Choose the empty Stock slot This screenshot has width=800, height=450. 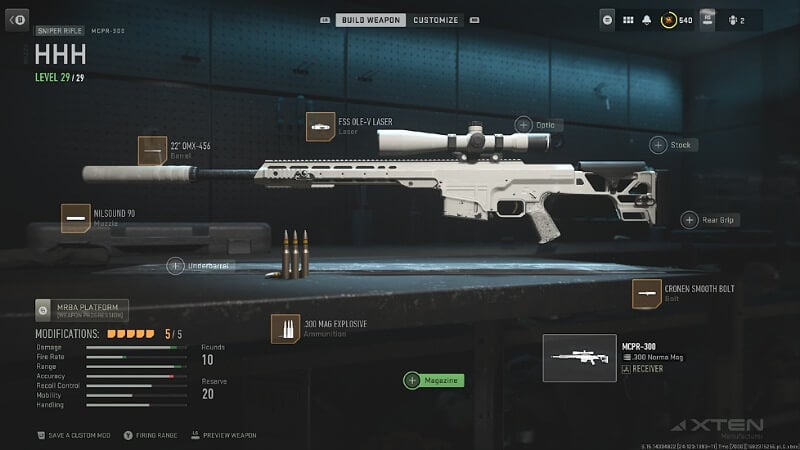tap(658, 145)
